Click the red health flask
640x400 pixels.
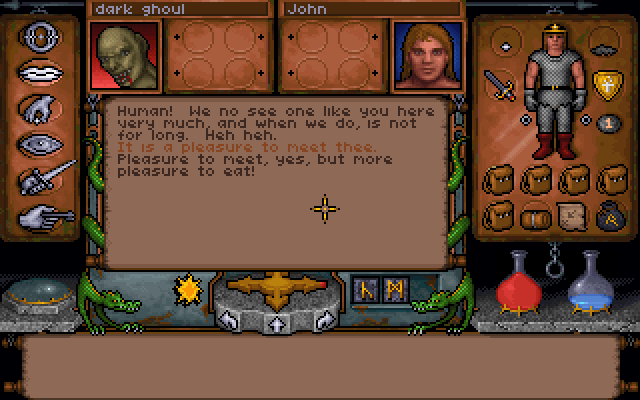pyautogui.click(x=520, y=280)
